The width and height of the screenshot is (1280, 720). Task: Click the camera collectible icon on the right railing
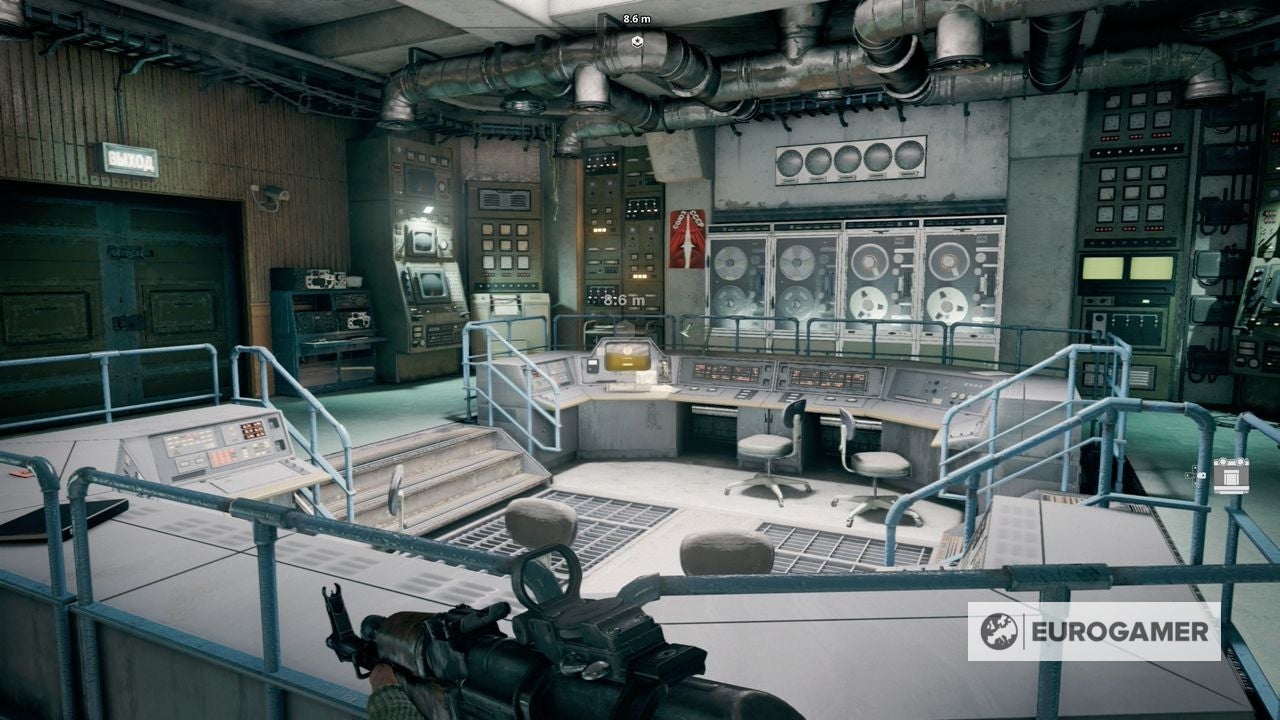pos(1231,475)
